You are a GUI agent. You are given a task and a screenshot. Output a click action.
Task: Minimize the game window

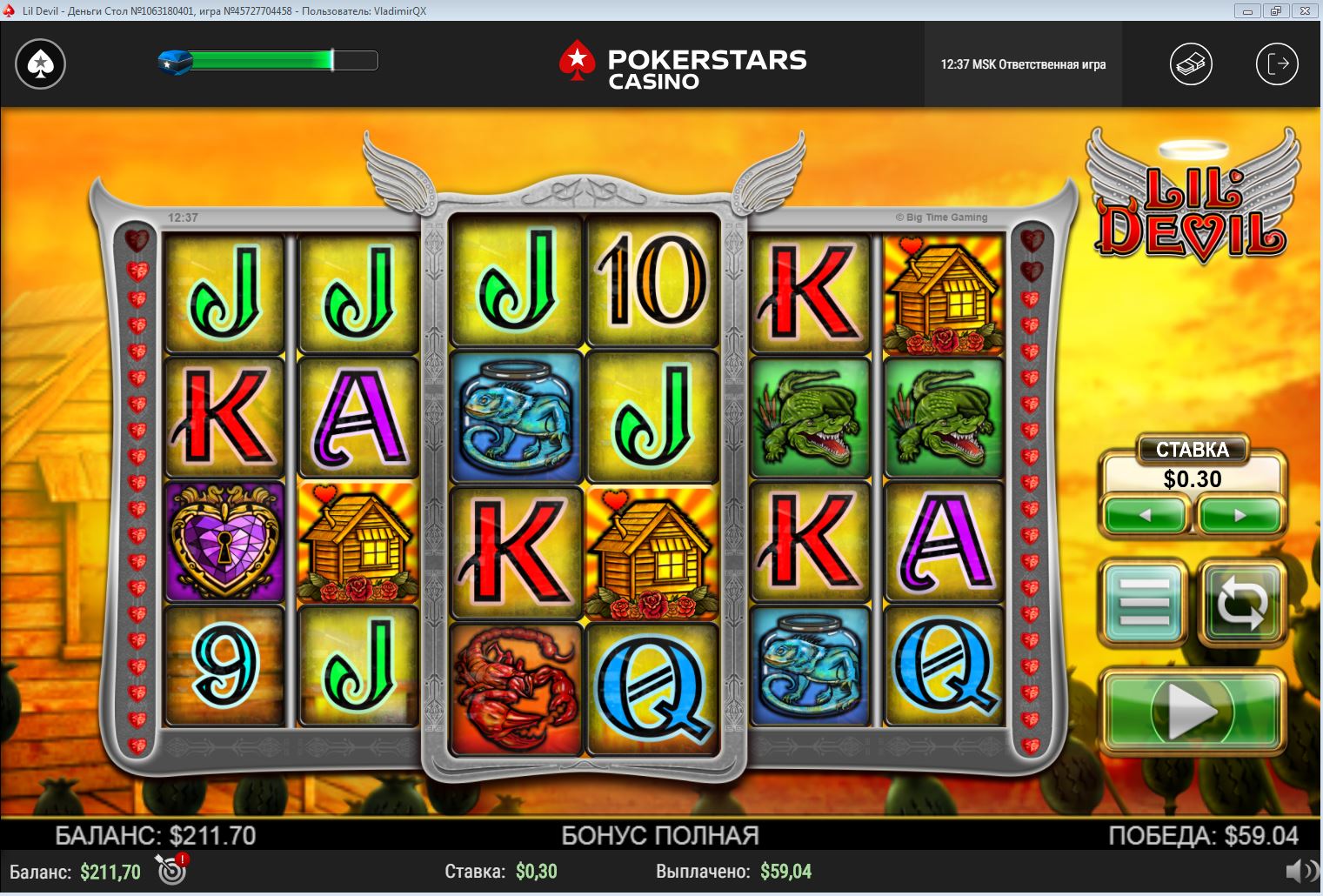pos(1248,10)
